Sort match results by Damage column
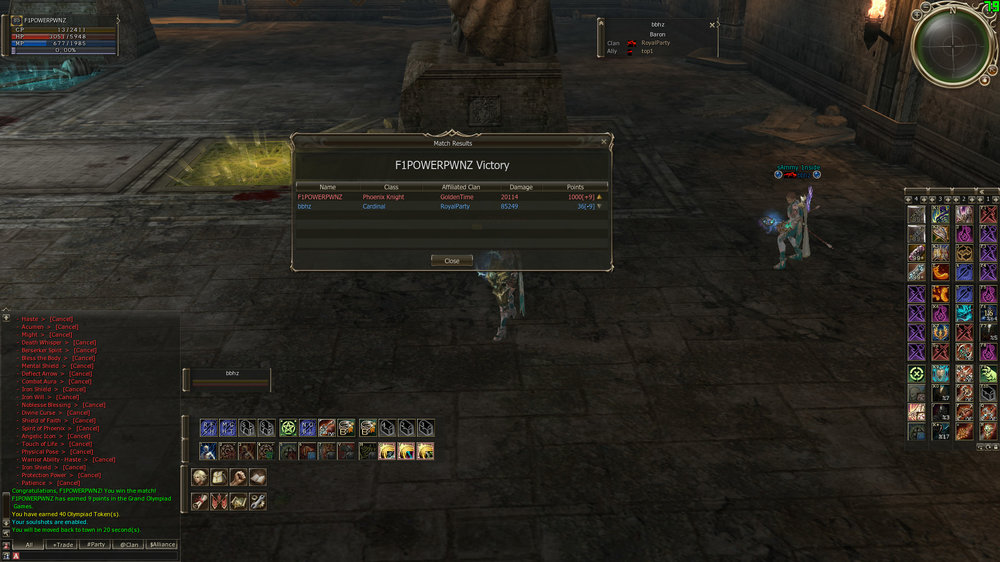This screenshot has height=562, width=1000. pos(521,187)
